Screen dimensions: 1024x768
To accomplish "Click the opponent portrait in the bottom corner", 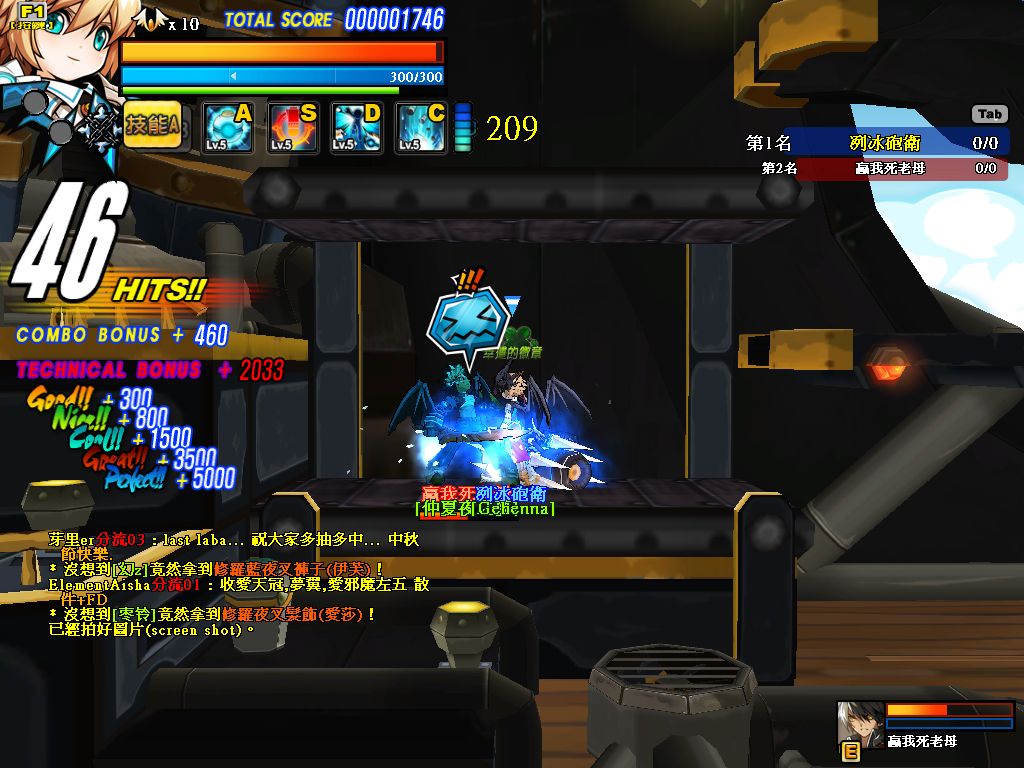I will (861, 722).
